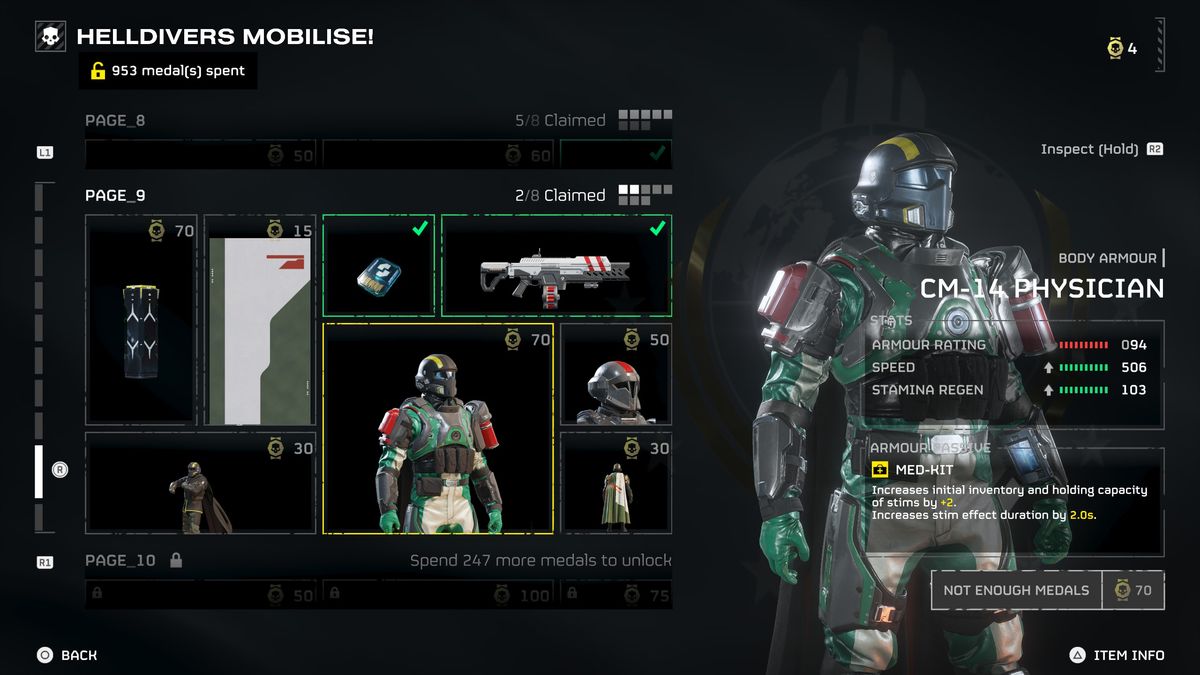Select the white and green player card tile
The width and height of the screenshot is (1200, 675).
pyautogui.click(x=259, y=320)
